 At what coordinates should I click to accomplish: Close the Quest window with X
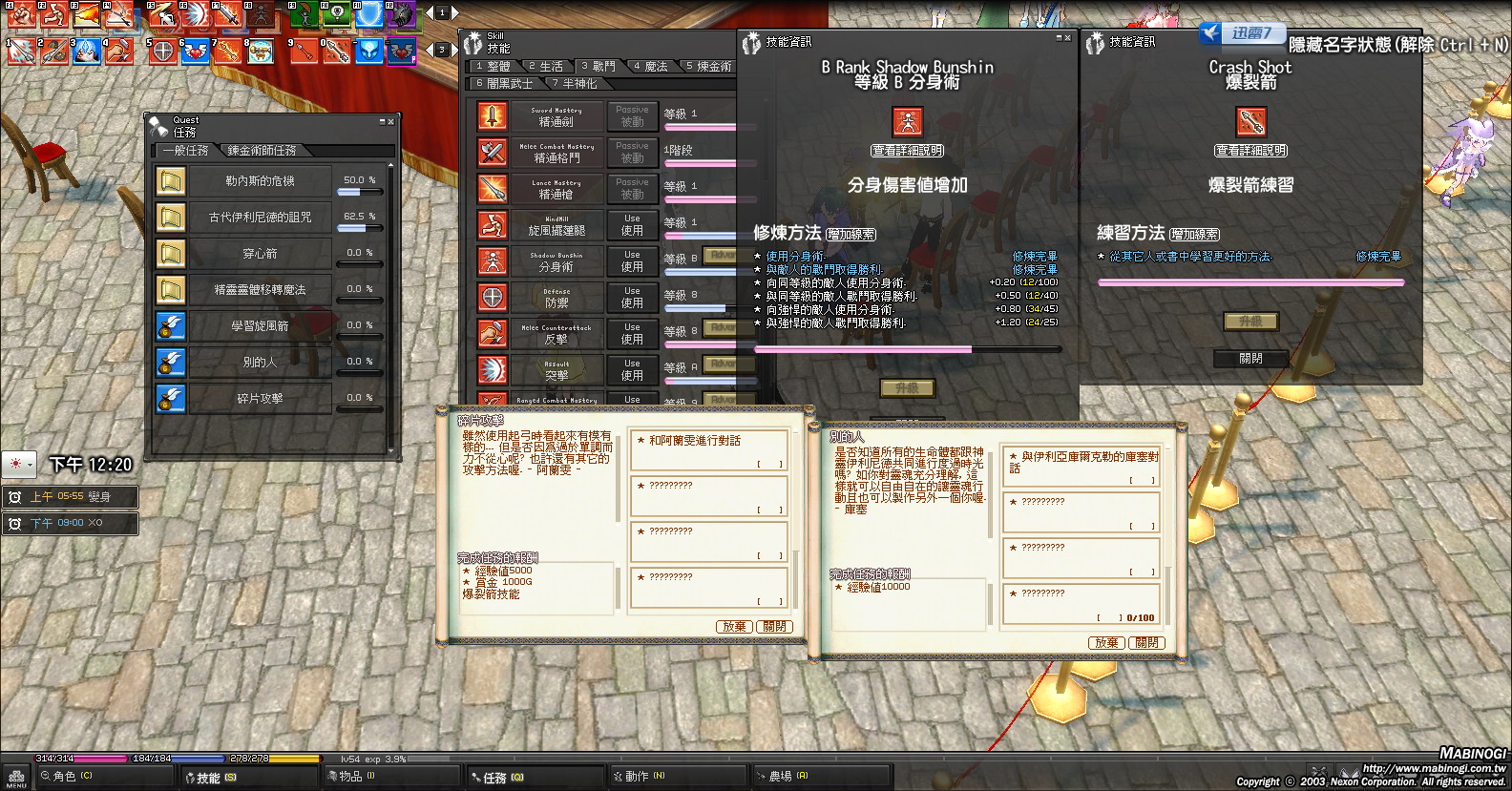tap(390, 121)
